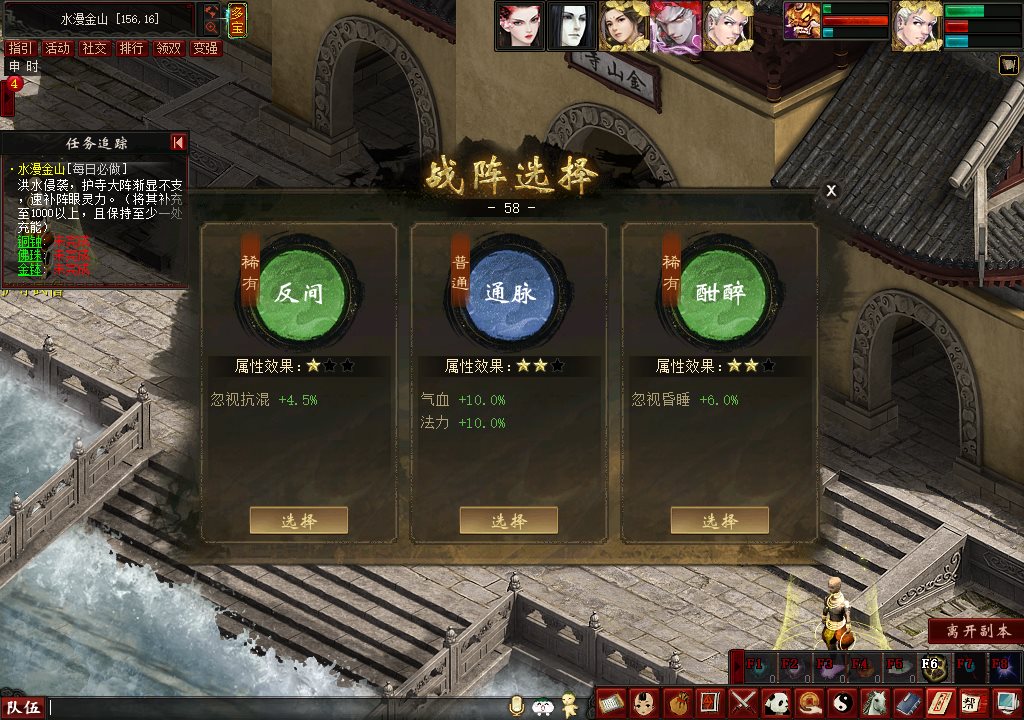Choose the 反间 formation with its 选择 button
Viewport: 1024px width, 720px height.
[x=298, y=520]
